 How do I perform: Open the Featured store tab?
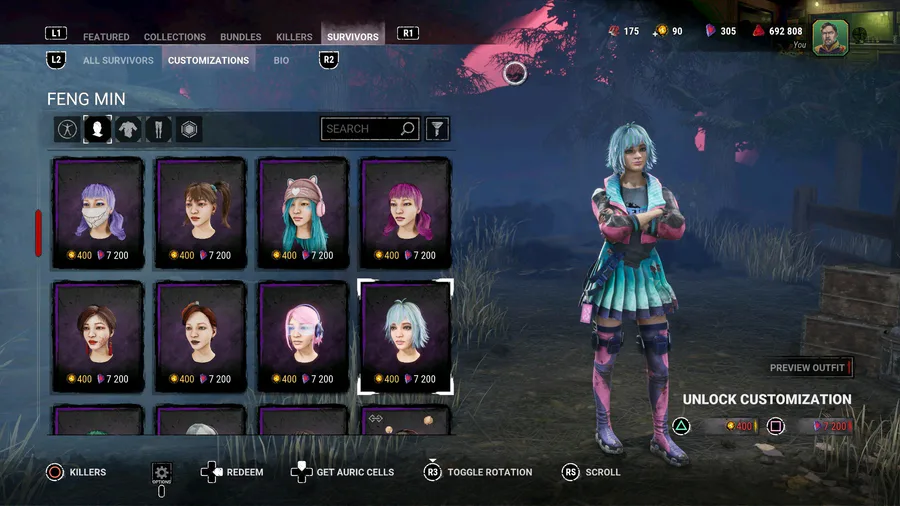tap(106, 37)
